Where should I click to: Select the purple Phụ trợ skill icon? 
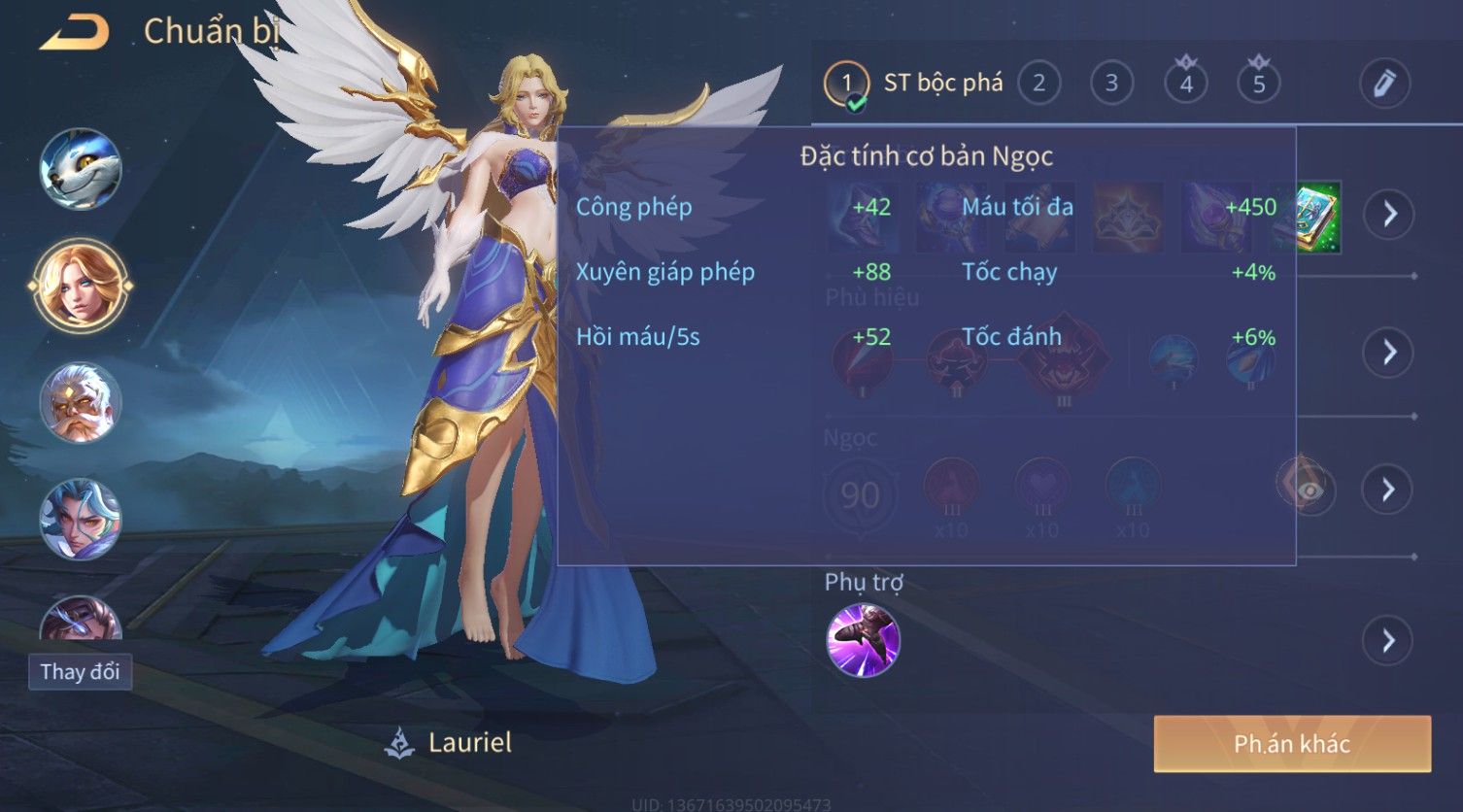863,640
